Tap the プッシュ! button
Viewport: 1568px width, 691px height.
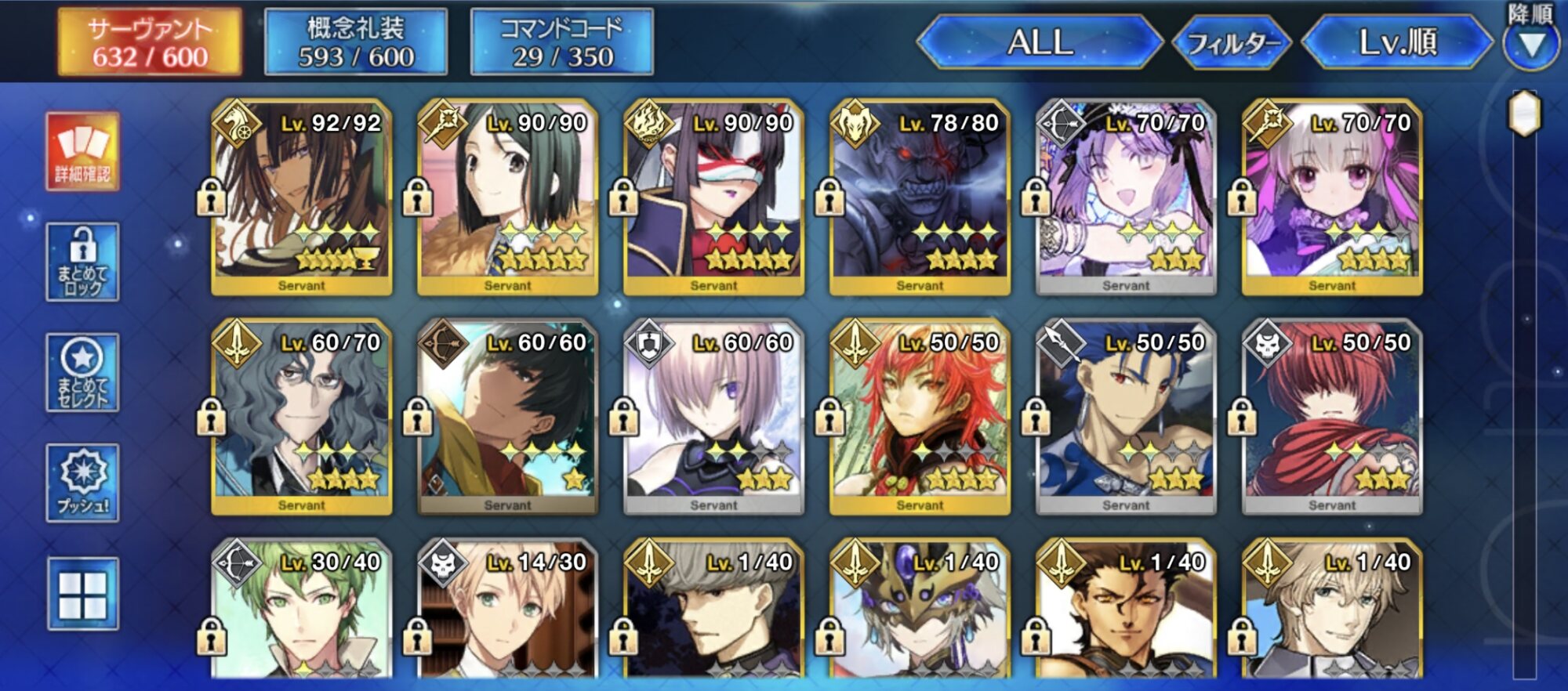click(x=82, y=483)
